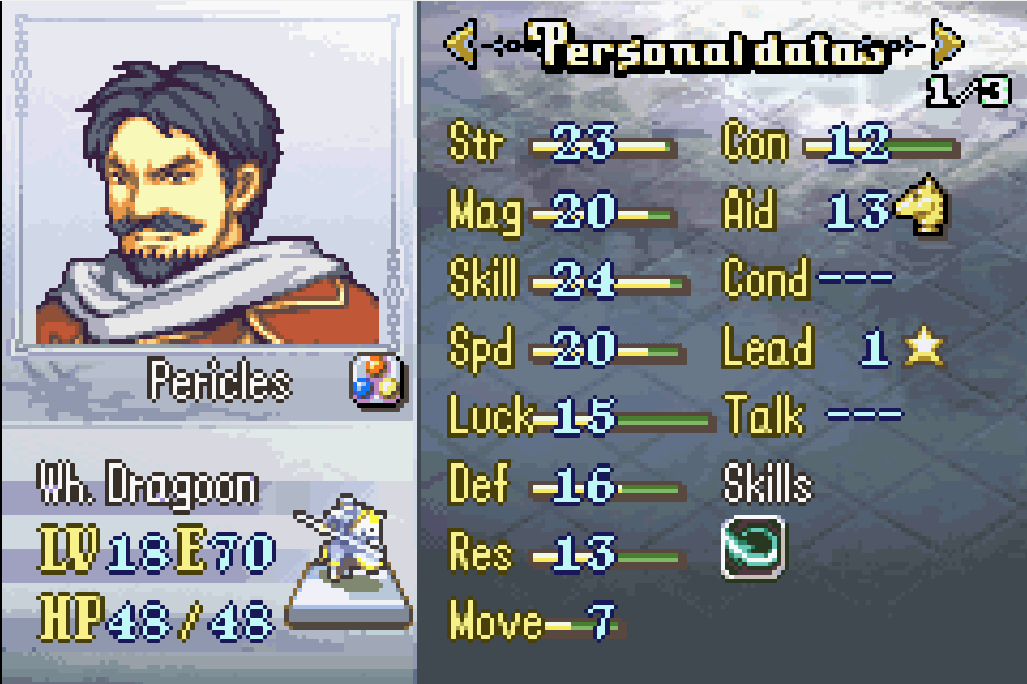Click the Lead star icon
This screenshot has height=684, width=1027.
tap(923, 347)
